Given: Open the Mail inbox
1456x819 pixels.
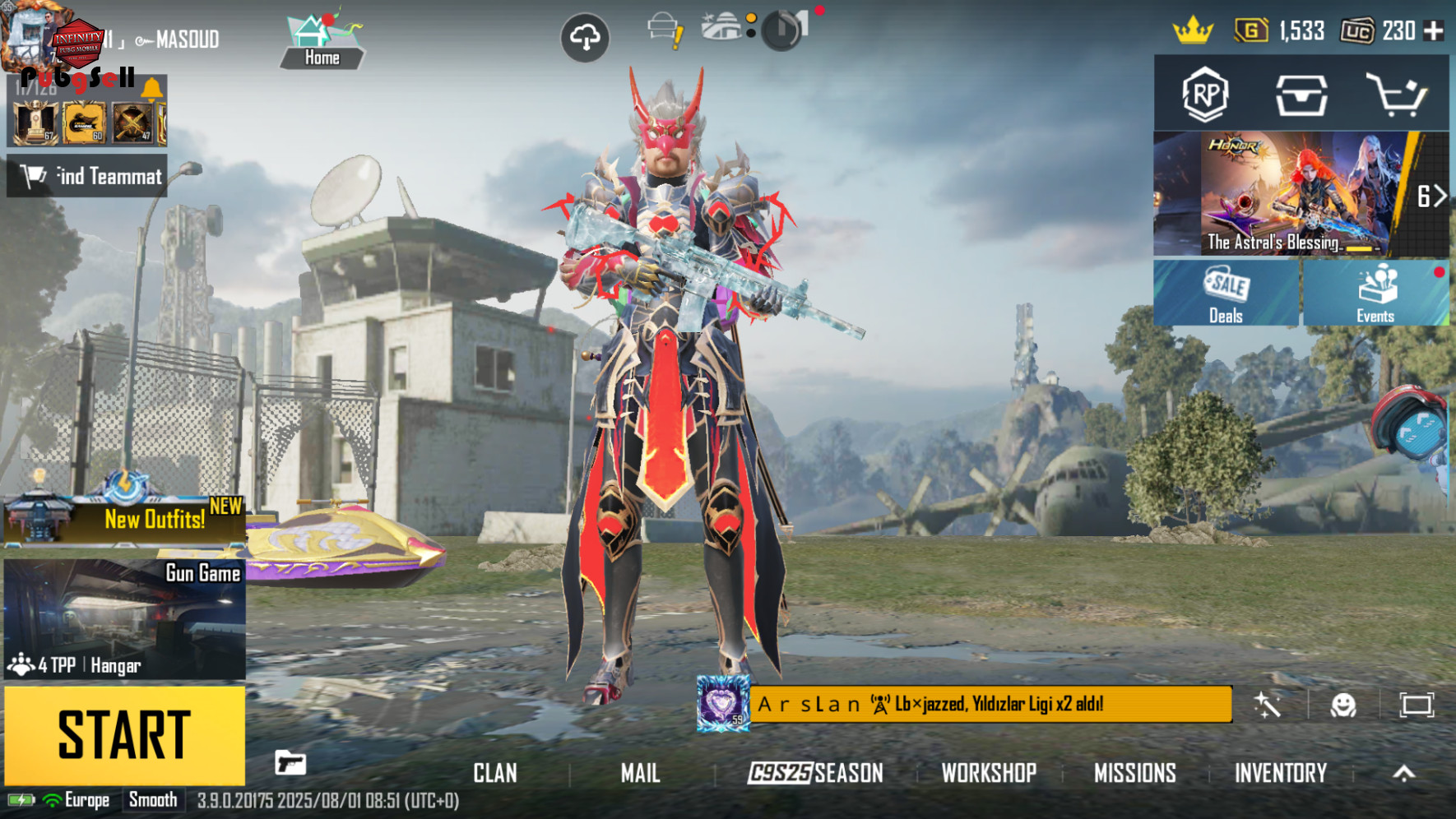Looking at the screenshot, I should (x=640, y=773).
